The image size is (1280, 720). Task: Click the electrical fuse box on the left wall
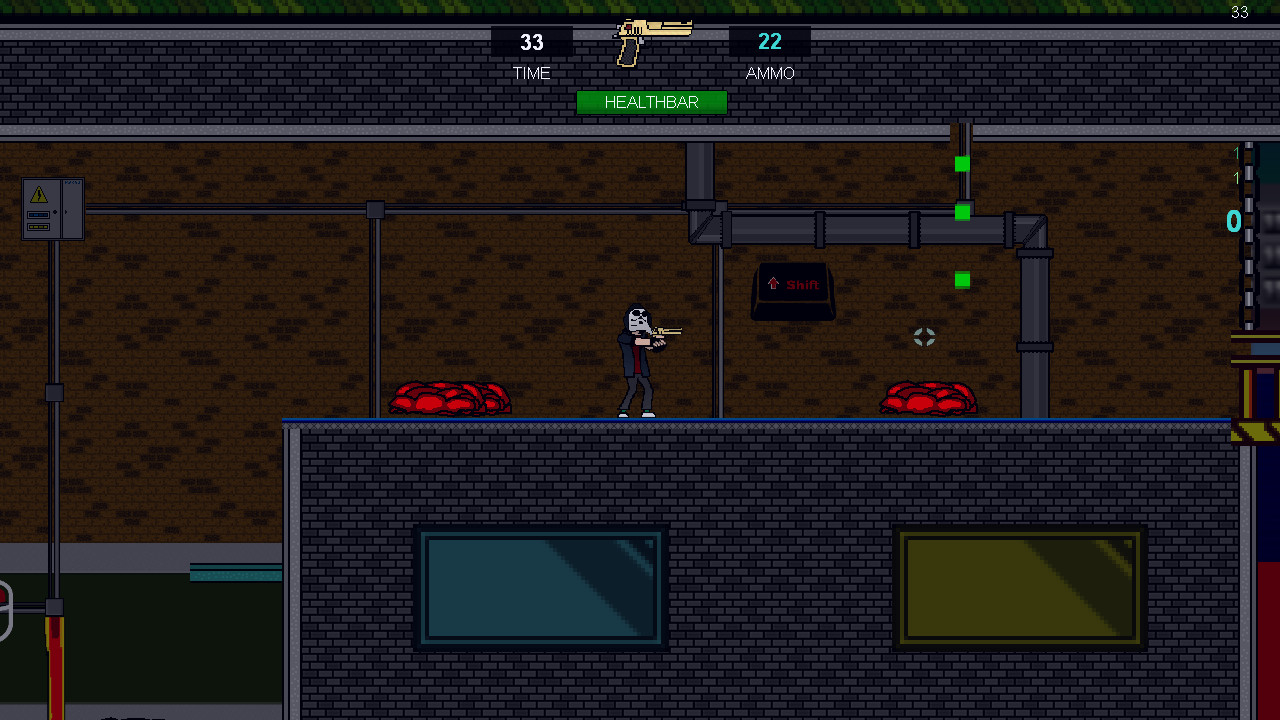tap(50, 210)
